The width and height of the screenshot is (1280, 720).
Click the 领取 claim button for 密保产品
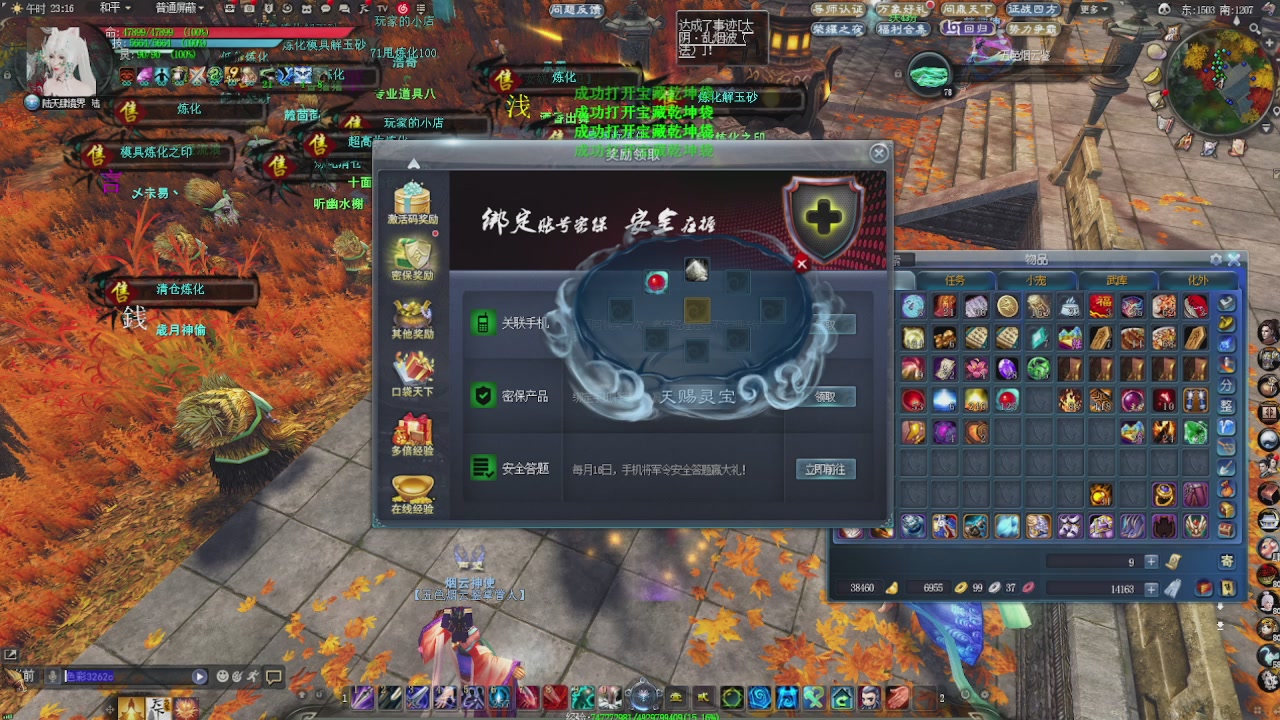pos(828,397)
